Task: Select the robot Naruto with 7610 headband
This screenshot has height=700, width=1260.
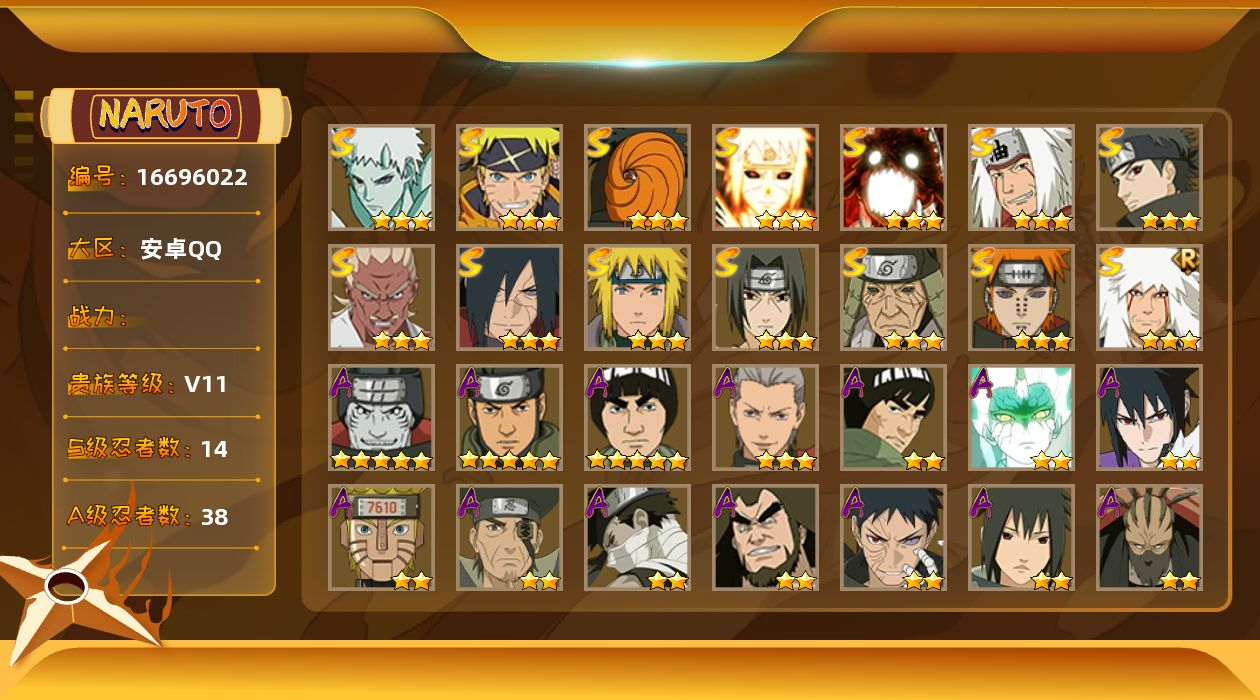Action: pyautogui.click(x=381, y=537)
